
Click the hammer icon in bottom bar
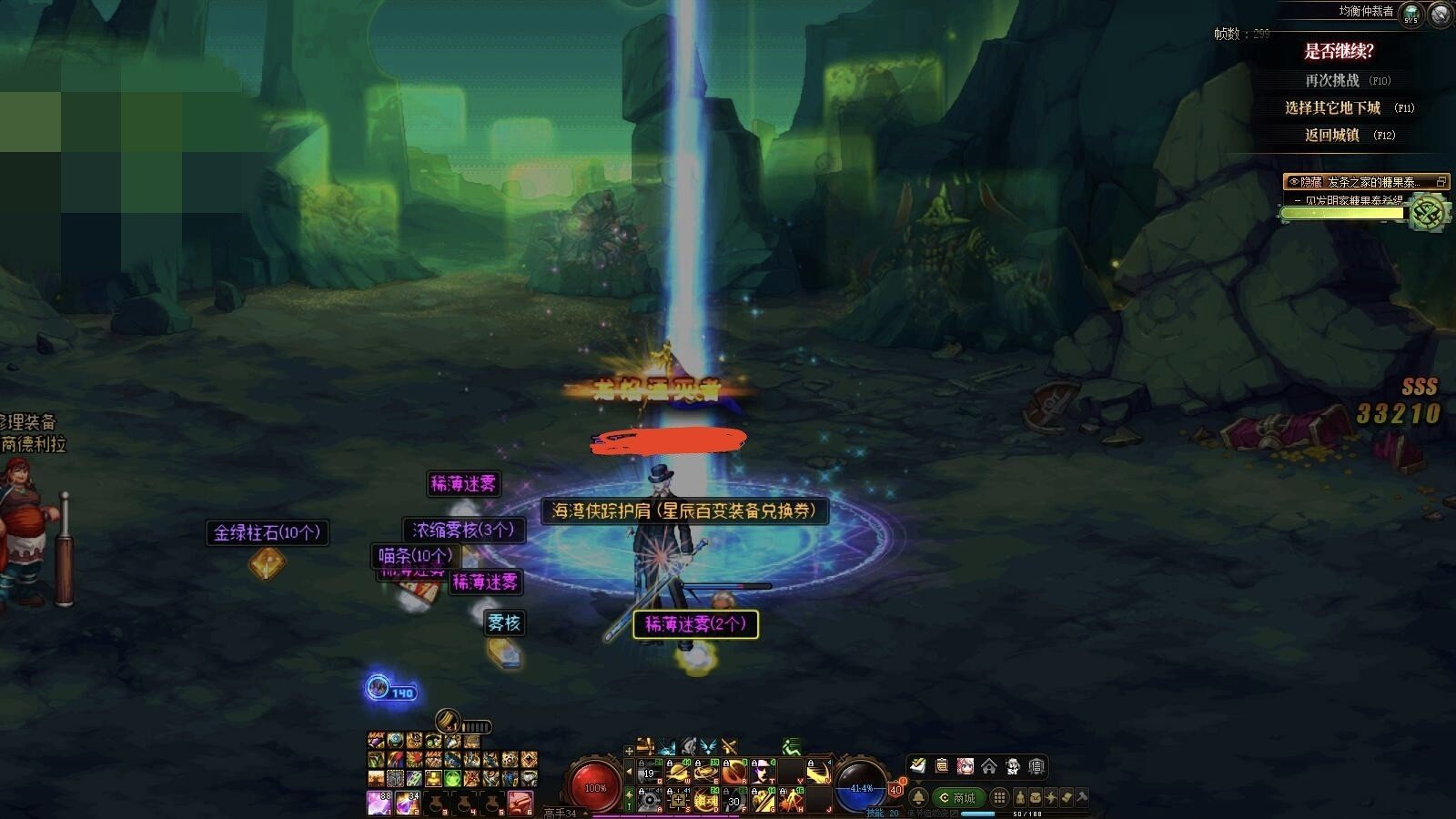(1082, 797)
